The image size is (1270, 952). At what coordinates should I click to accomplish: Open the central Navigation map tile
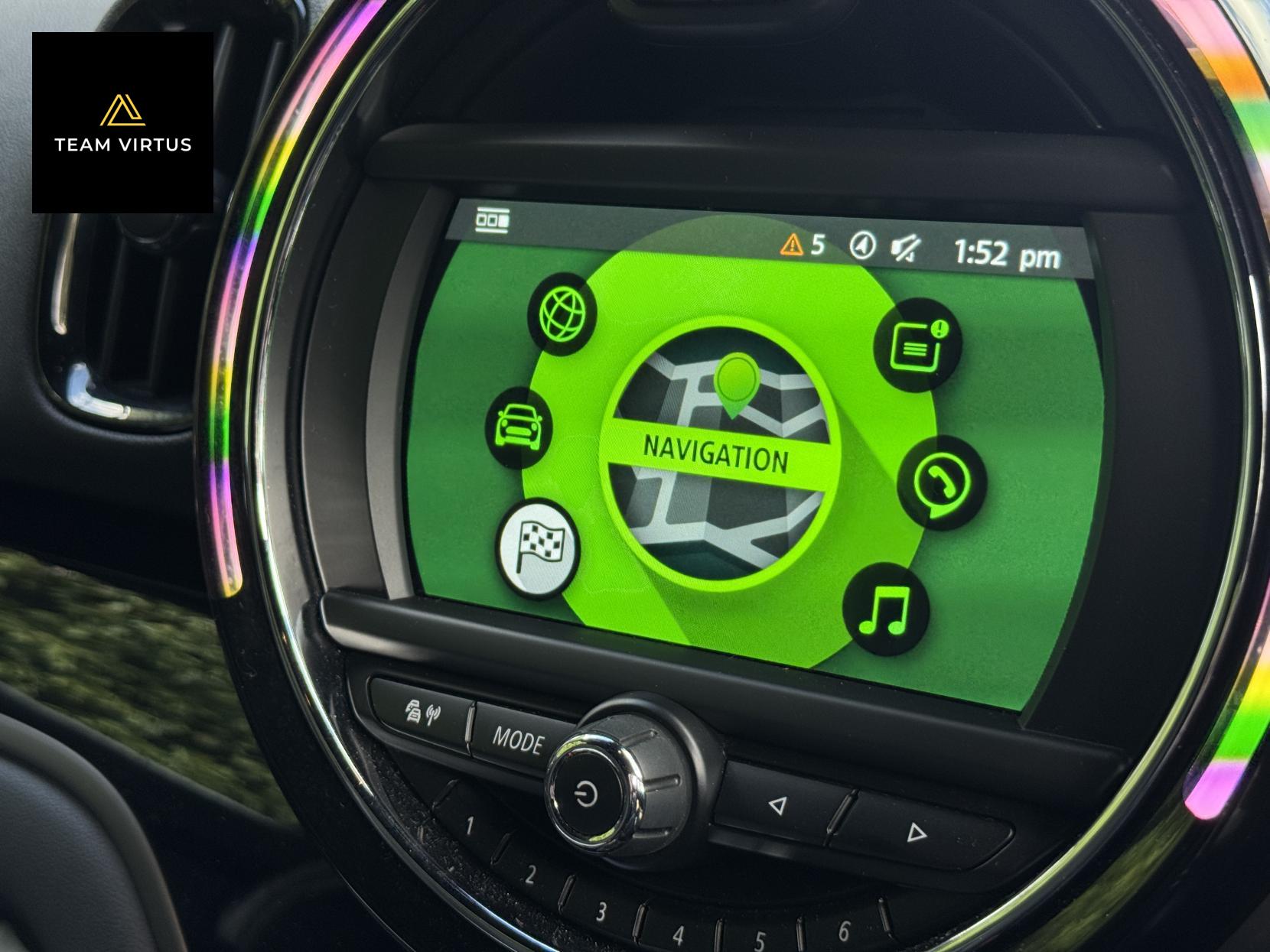(718, 459)
